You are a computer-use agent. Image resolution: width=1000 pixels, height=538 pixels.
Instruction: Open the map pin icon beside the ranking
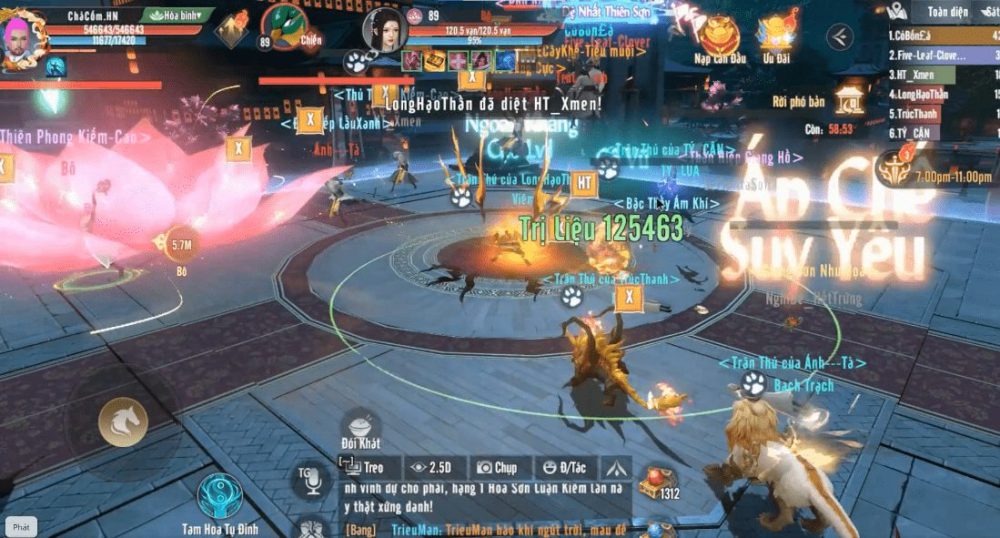(896, 11)
